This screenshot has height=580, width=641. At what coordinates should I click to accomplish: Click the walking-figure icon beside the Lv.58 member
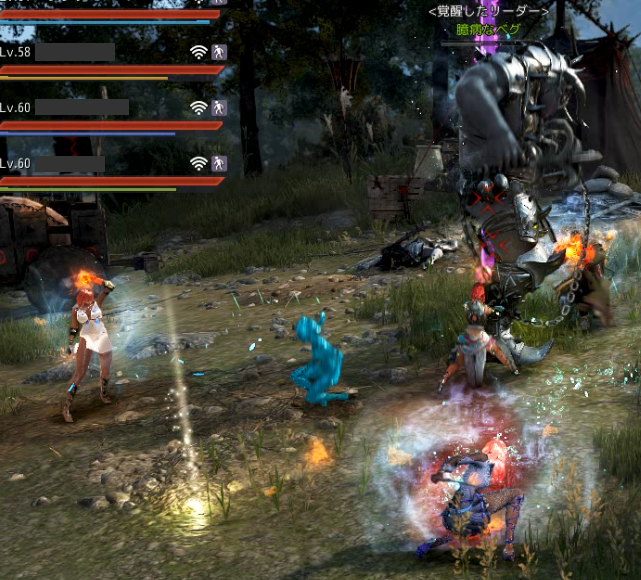coord(219,51)
